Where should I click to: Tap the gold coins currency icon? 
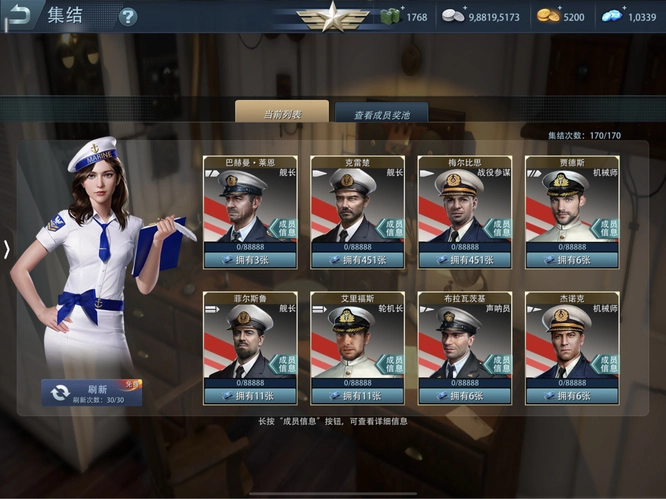547,16
